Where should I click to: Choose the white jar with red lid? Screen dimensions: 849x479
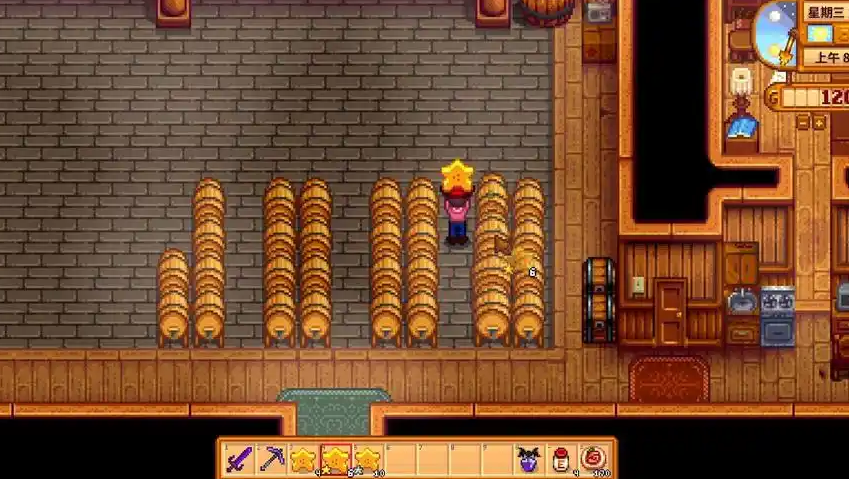(x=560, y=459)
